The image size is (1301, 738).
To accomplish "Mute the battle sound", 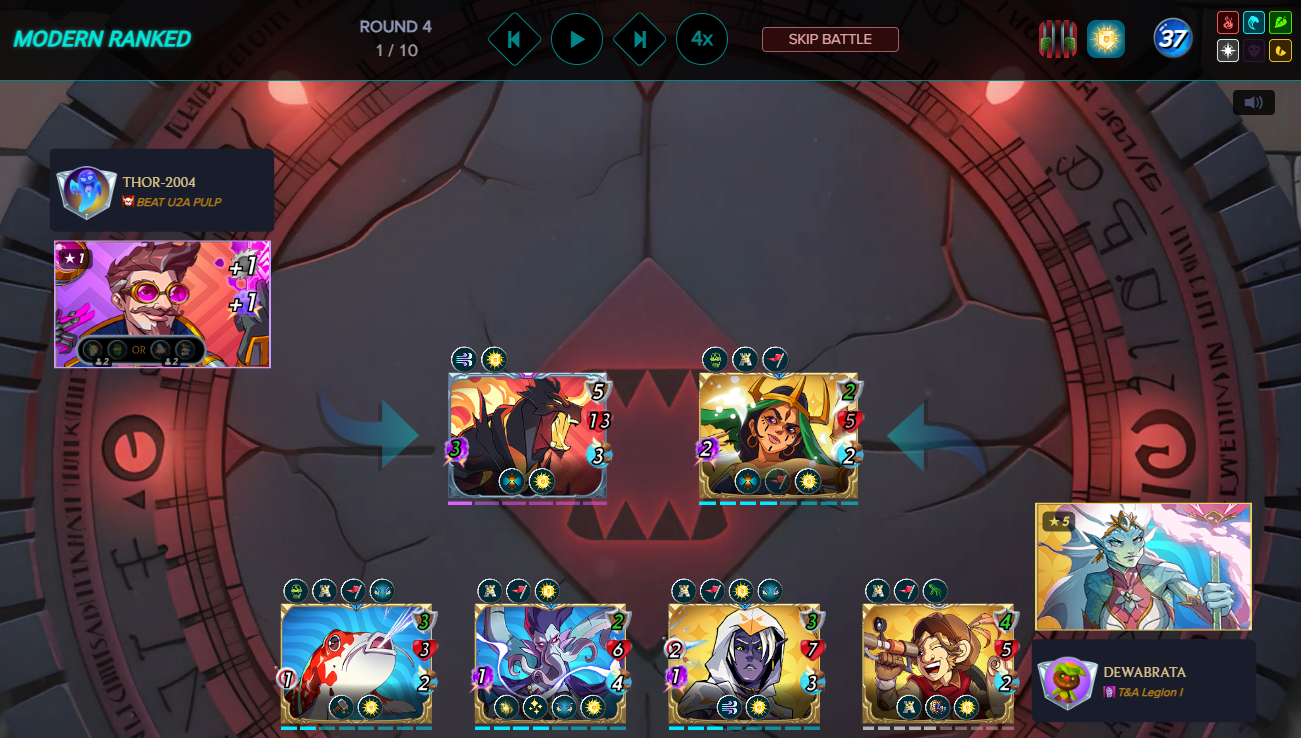I will tap(1253, 102).
